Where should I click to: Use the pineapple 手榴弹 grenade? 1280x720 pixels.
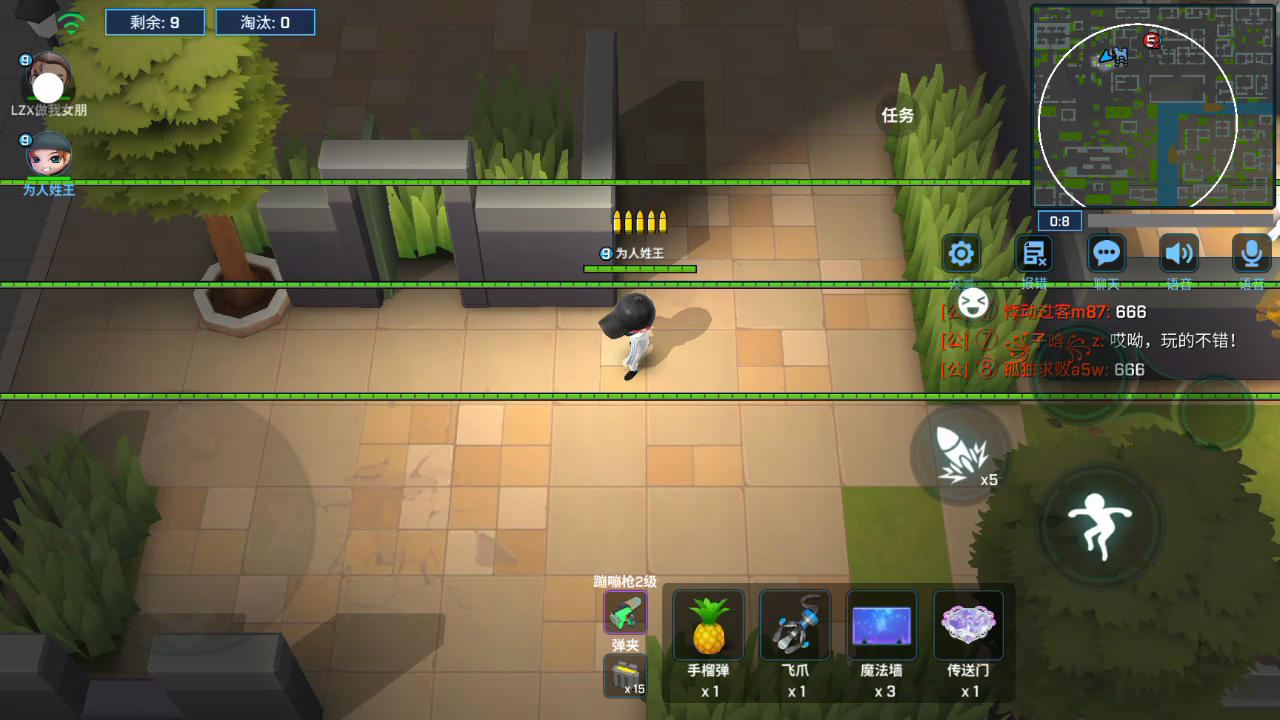click(x=709, y=625)
